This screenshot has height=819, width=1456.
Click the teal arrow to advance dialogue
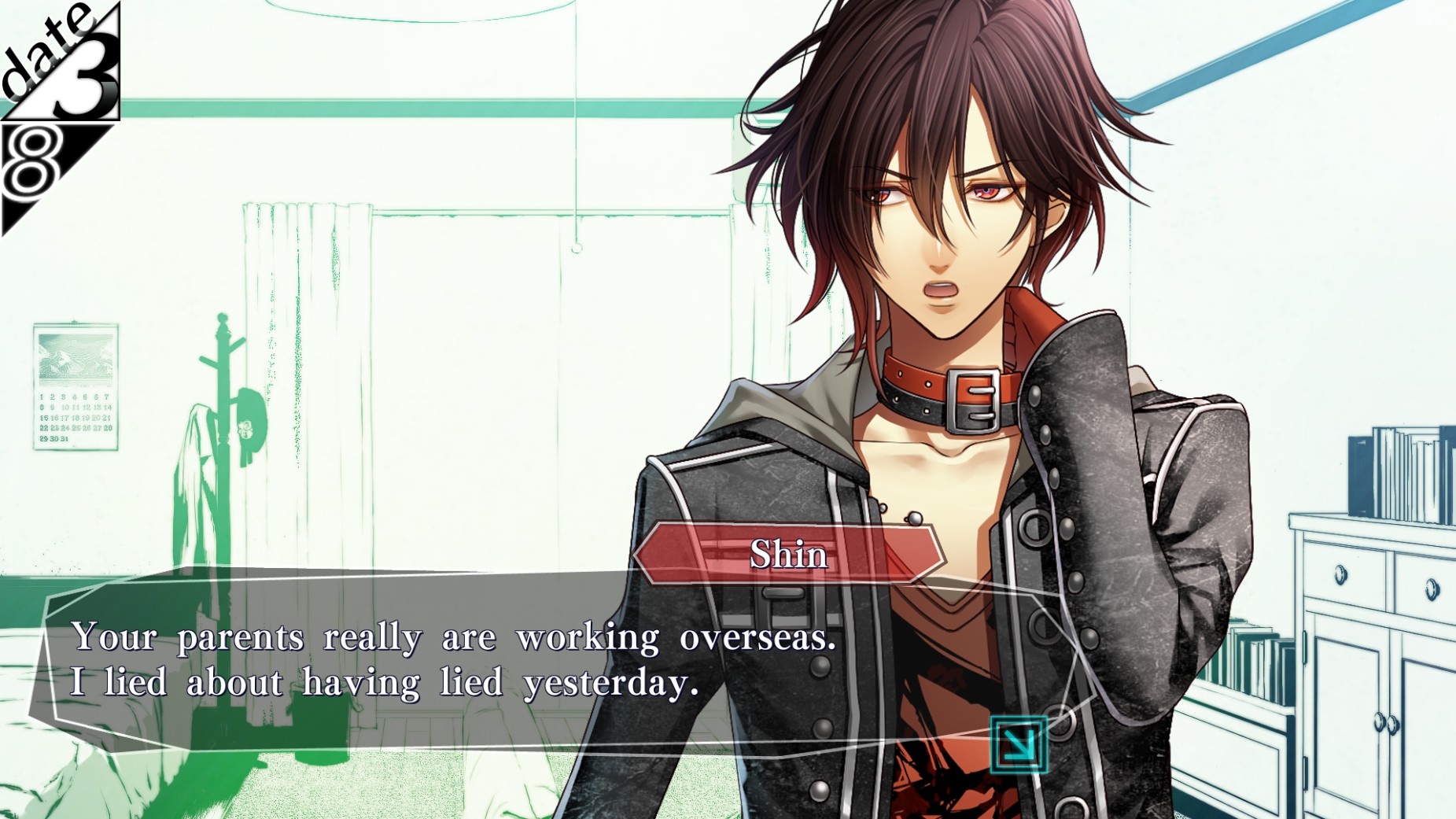pyautogui.click(x=1018, y=744)
